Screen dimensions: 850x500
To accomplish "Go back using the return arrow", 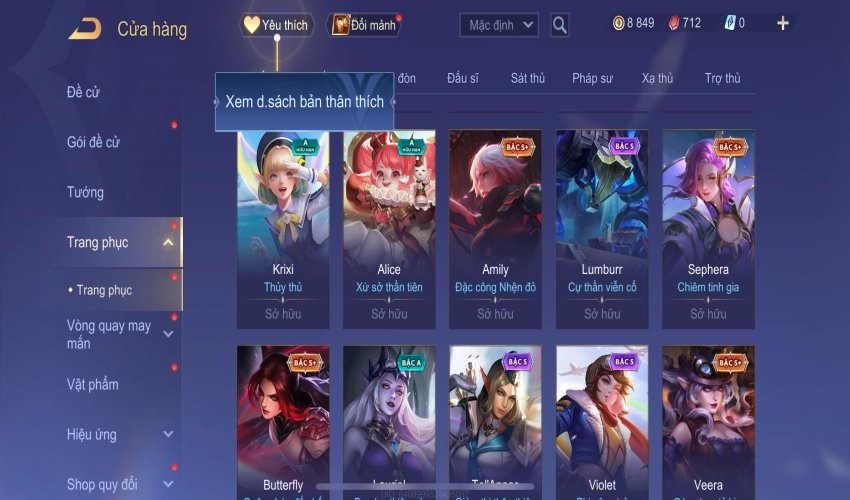I will 84,29.
